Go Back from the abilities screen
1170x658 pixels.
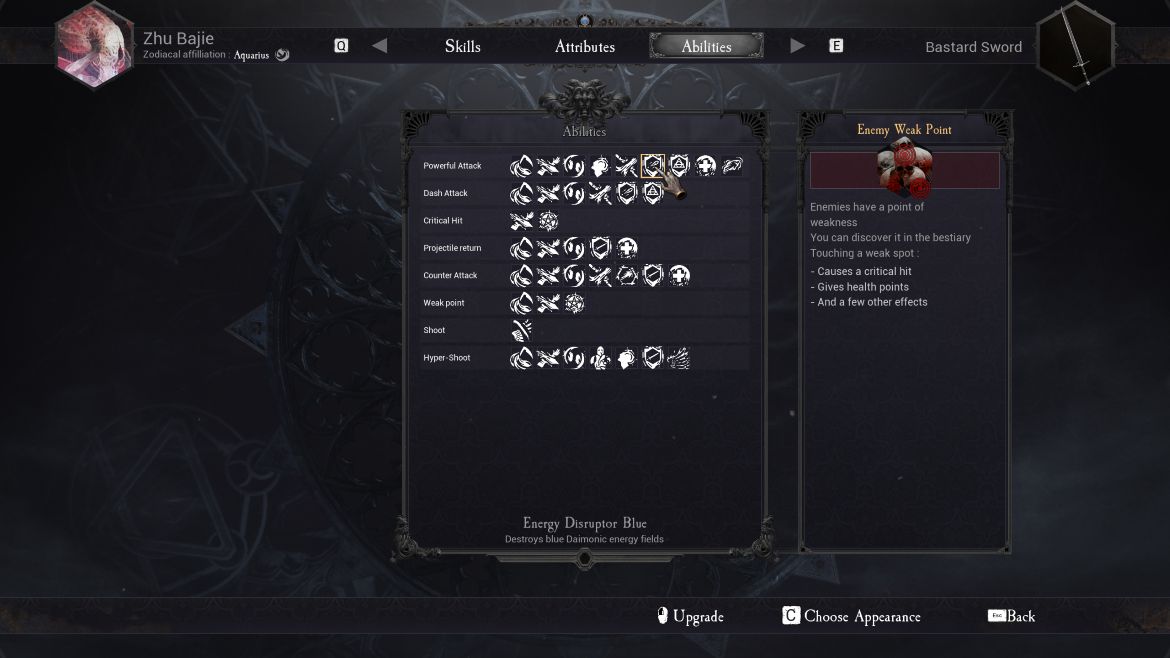[1011, 616]
